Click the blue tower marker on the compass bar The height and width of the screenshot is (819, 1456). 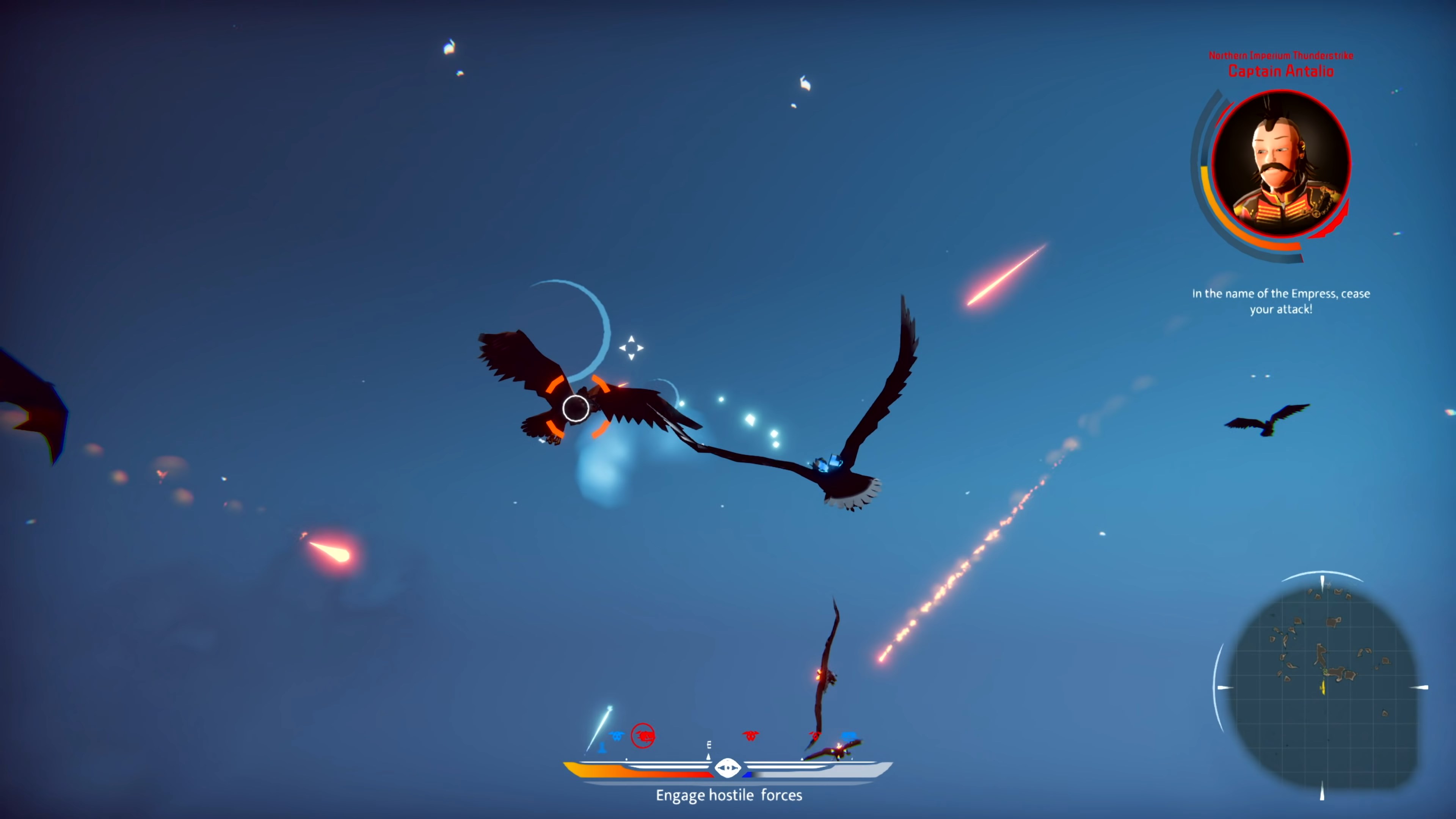(x=602, y=749)
